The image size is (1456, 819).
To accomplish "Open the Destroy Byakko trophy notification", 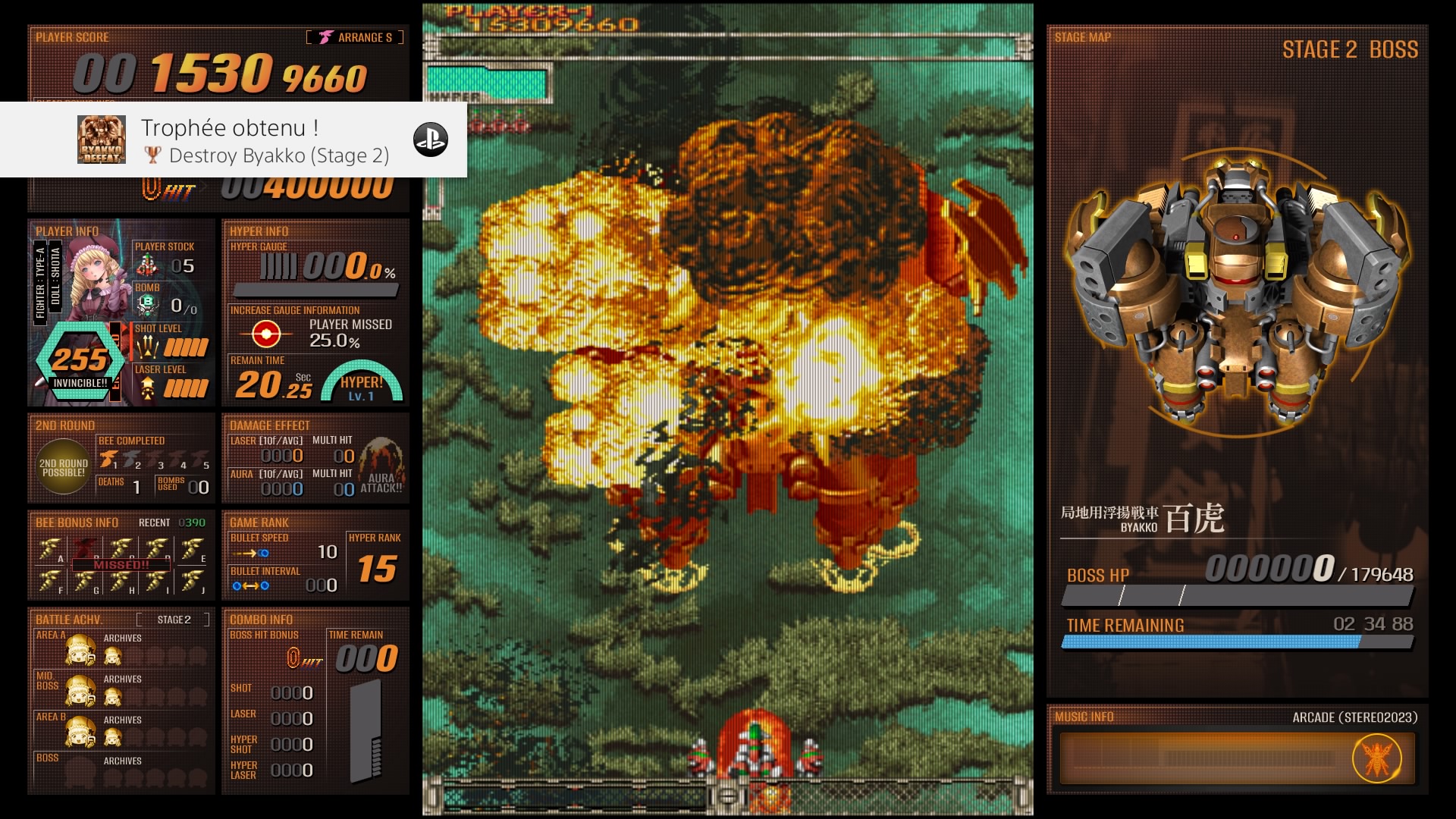I will click(x=264, y=141).
